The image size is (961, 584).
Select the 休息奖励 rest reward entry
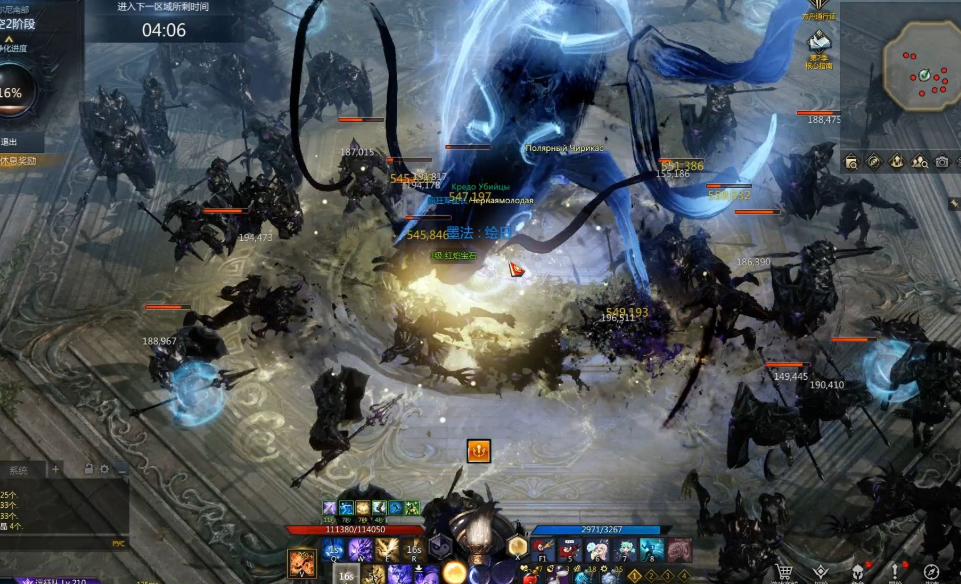point(20,160)
